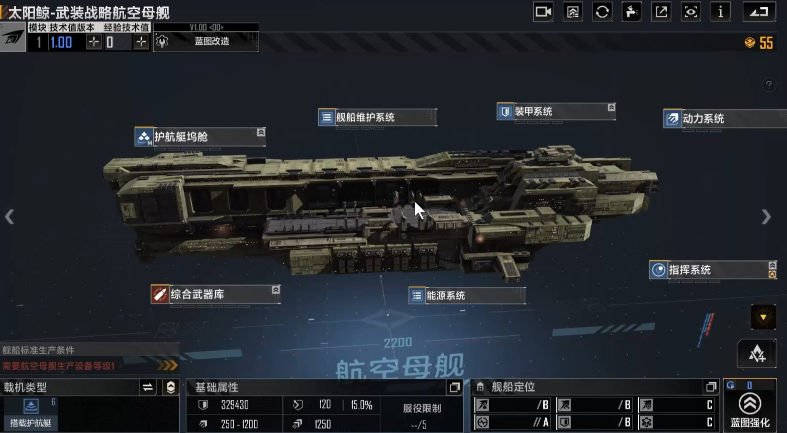Open the share/export arrow icon
This screenshot has width=787, height=433.
coord(661,12)
